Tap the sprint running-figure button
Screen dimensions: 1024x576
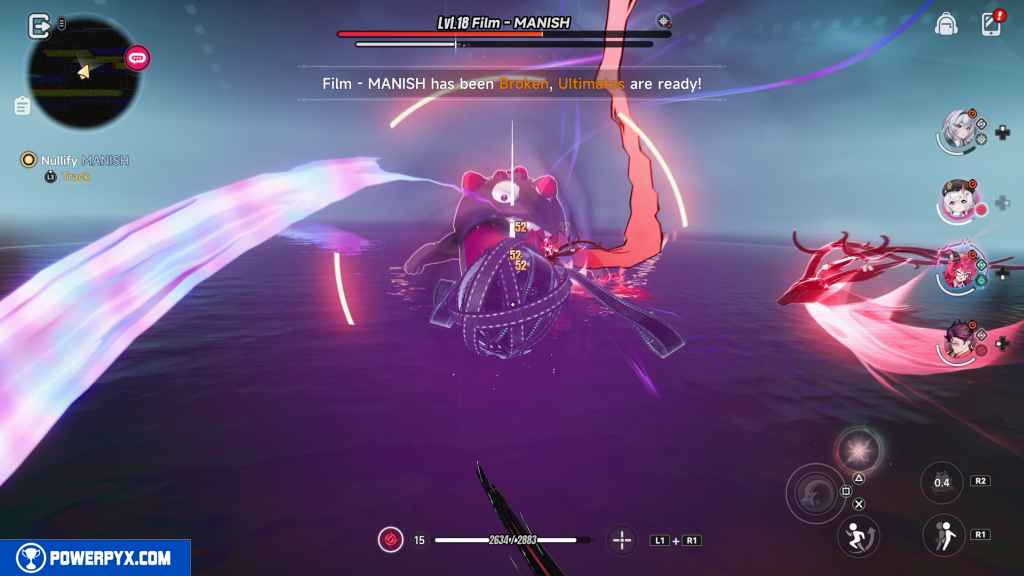[x=857, y=534]
